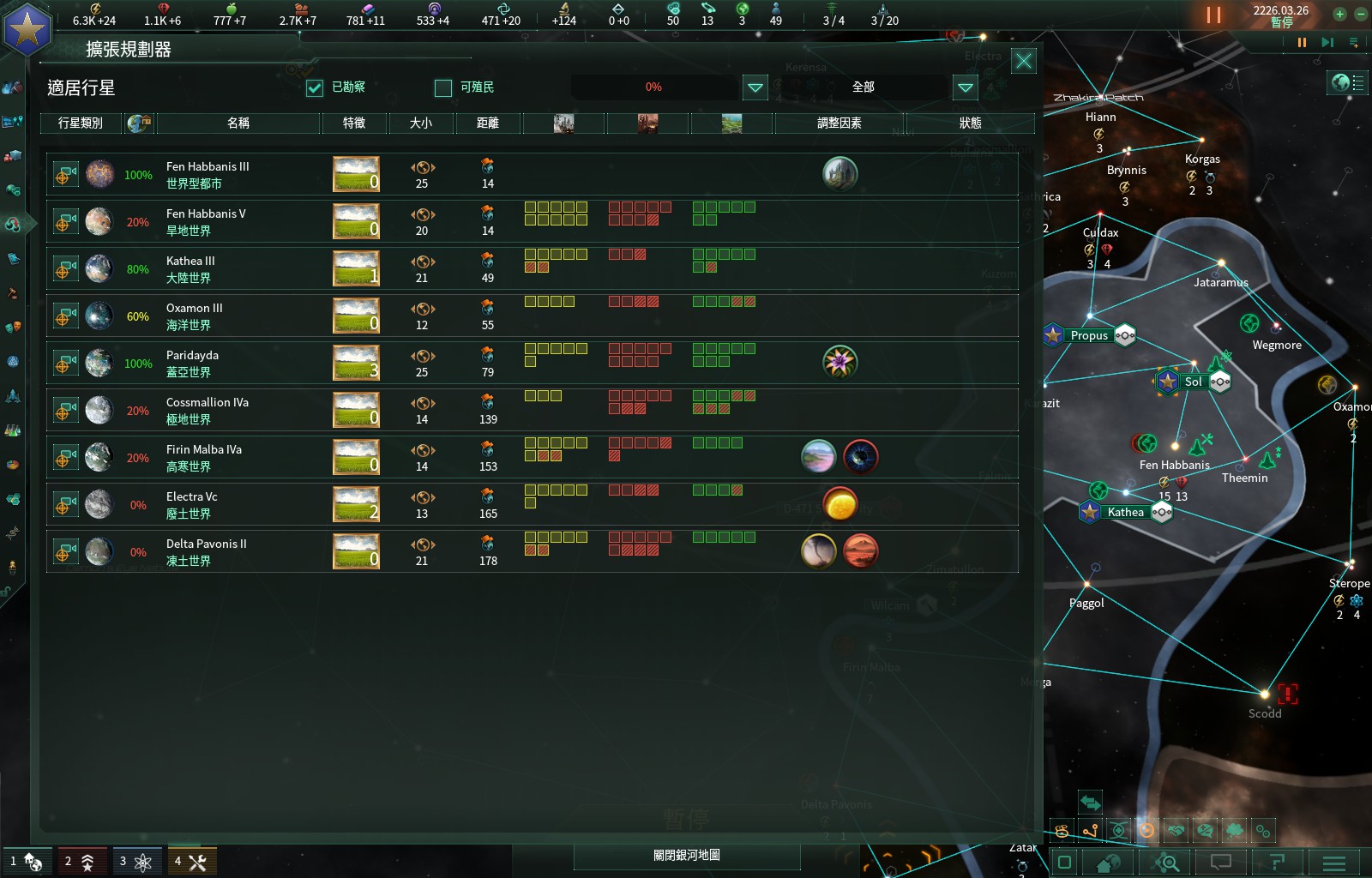Sort by 調整因素 modifiers column
The height and width of the screenshot is (878, 1372).
839,123
